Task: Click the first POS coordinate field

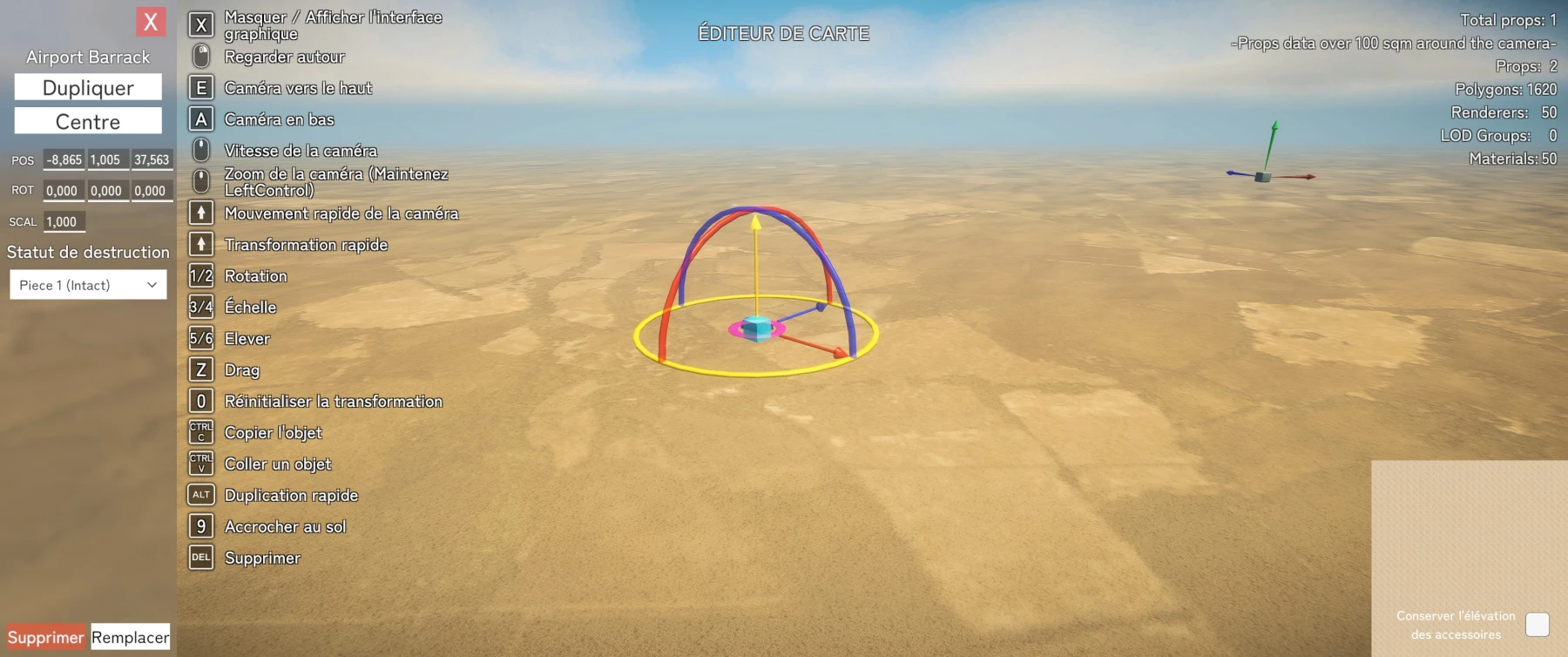Action: [62, 159]
